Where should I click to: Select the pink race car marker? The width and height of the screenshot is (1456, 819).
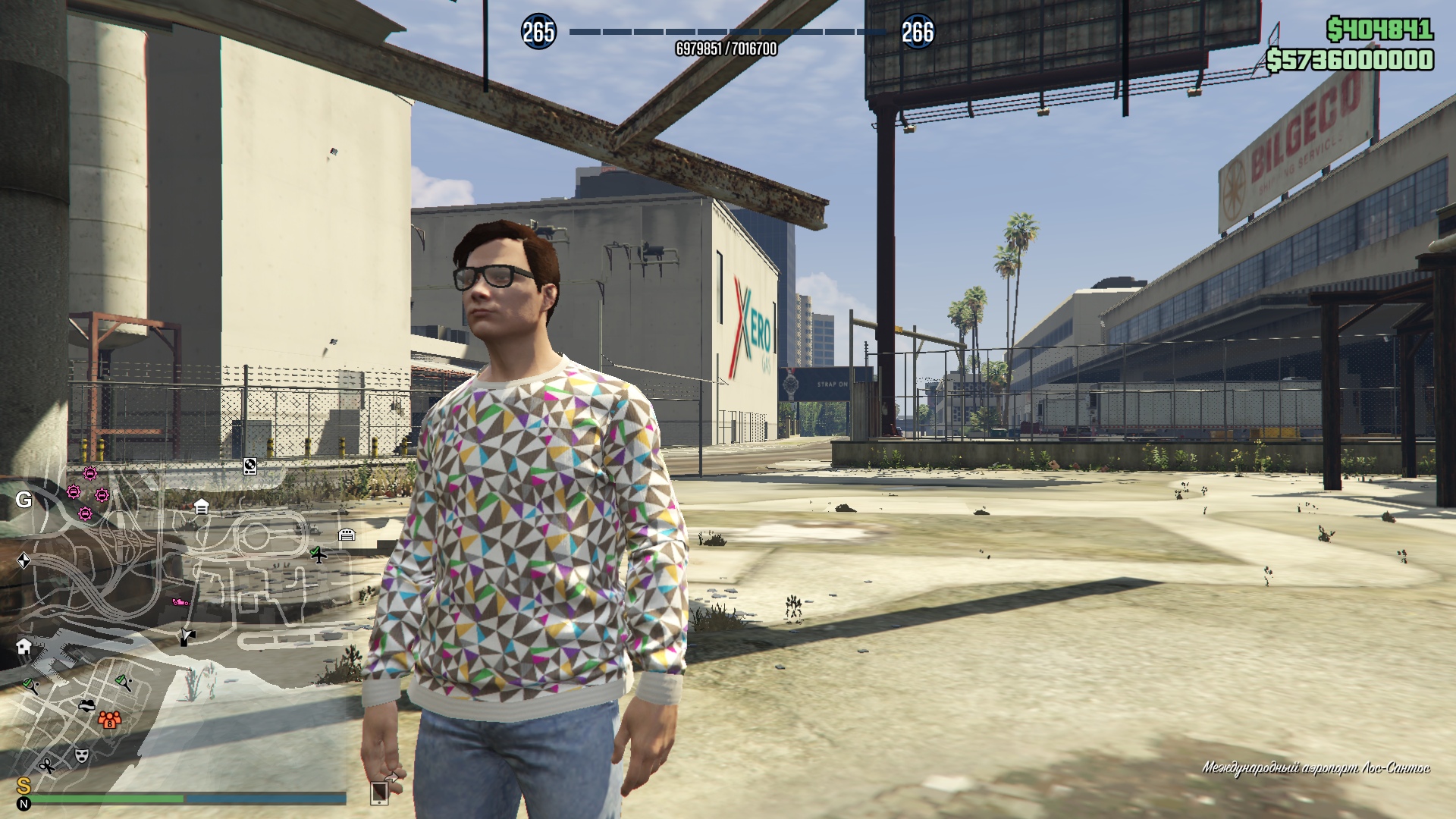[x=180, y=602]
